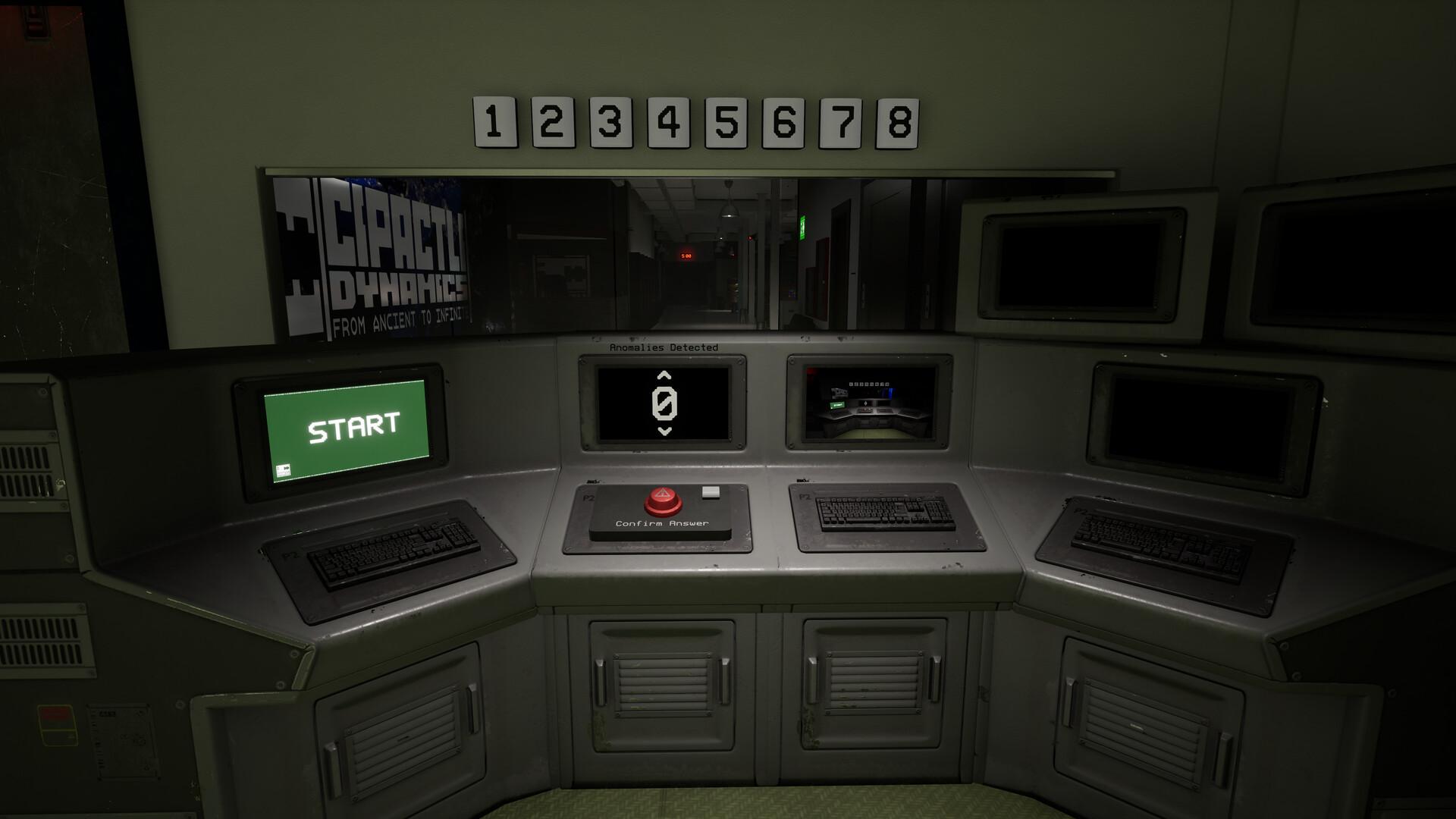Decrease the anomalies detected count
The width and height of the screenshot is (1456, 819).
pyautogui.click(x=664, y=432)
